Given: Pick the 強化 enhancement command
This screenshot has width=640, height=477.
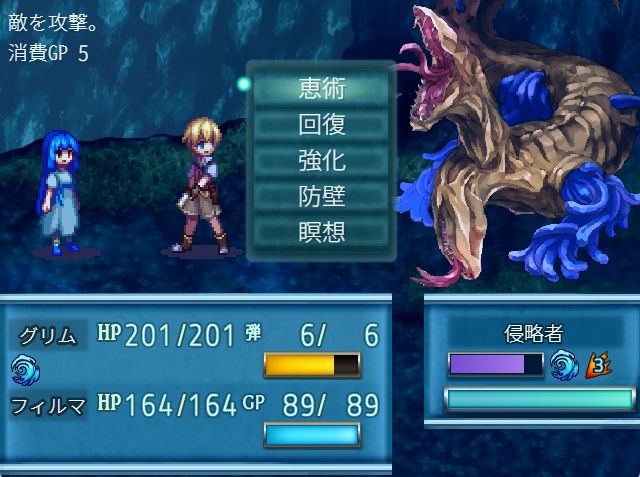Looking at the screenshot, I should [x=321, y=160].
